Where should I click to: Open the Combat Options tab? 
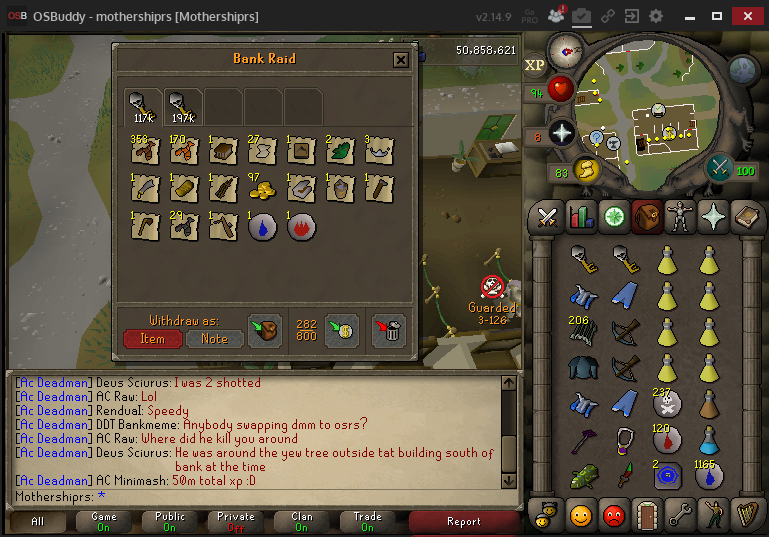[548, 216]
